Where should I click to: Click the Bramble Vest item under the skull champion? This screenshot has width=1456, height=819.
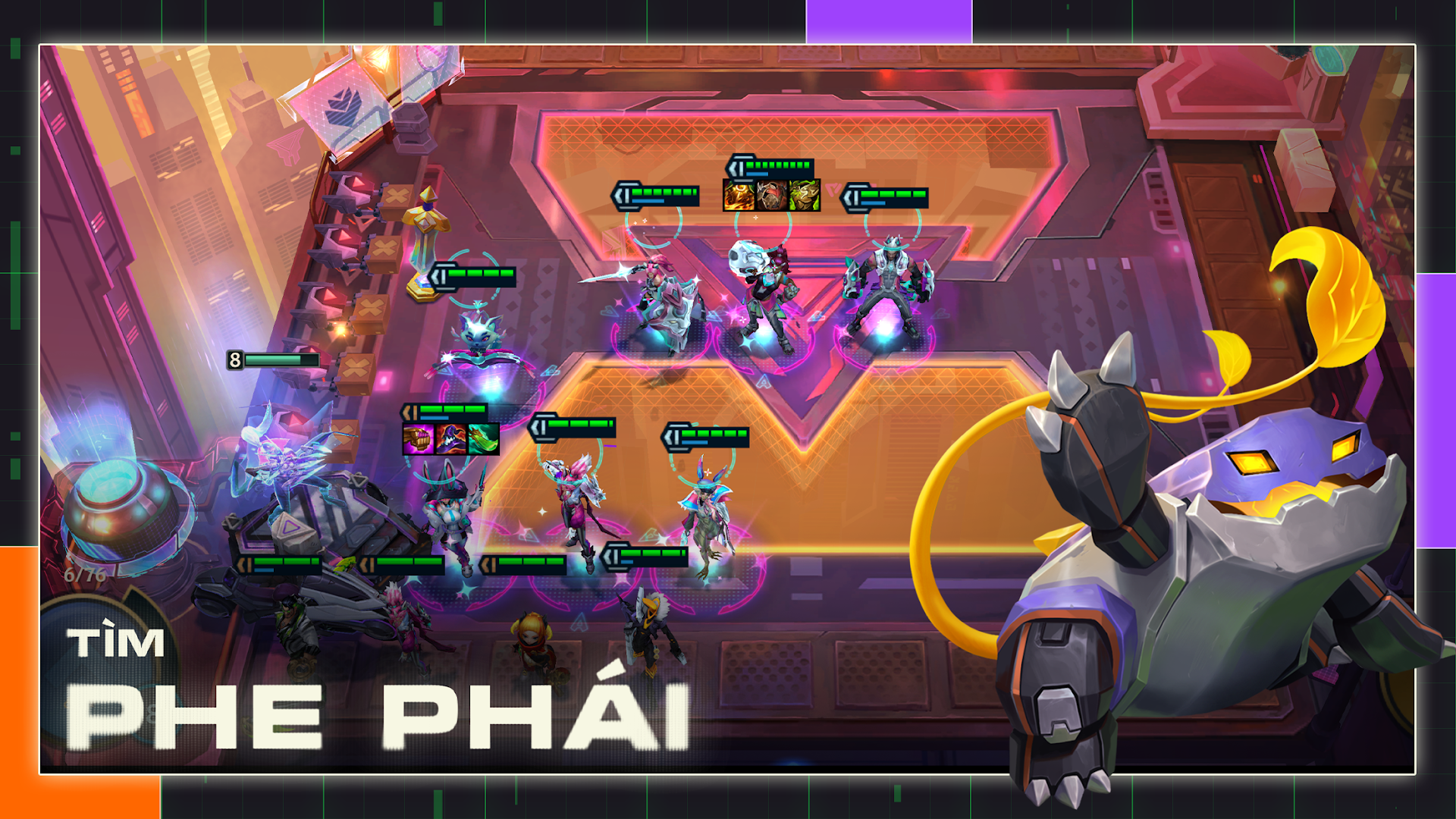[773, 196]
